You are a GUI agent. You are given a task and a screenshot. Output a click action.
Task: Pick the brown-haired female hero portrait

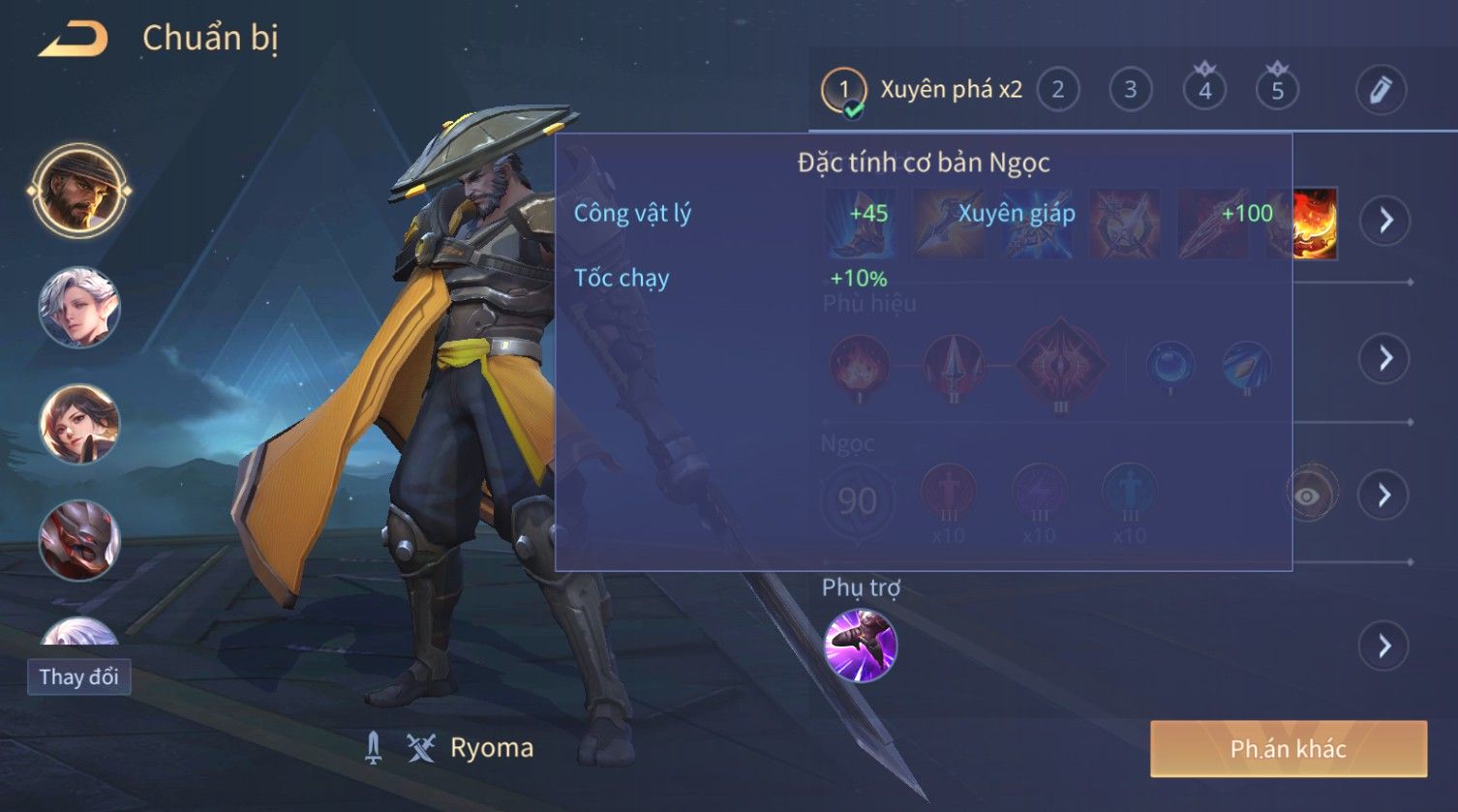[x=78, y=424]
